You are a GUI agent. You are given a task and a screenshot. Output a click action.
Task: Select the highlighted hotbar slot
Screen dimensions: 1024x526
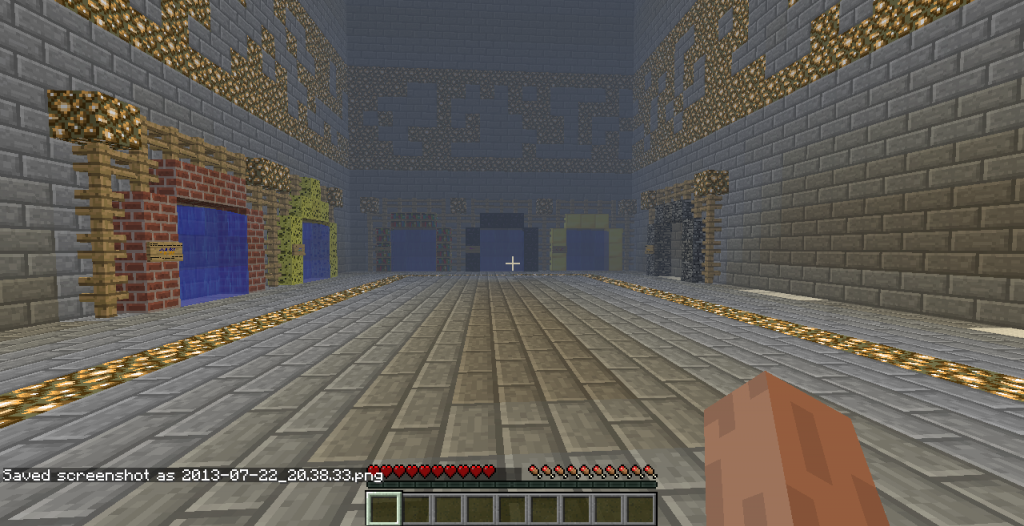click(384, 509)
